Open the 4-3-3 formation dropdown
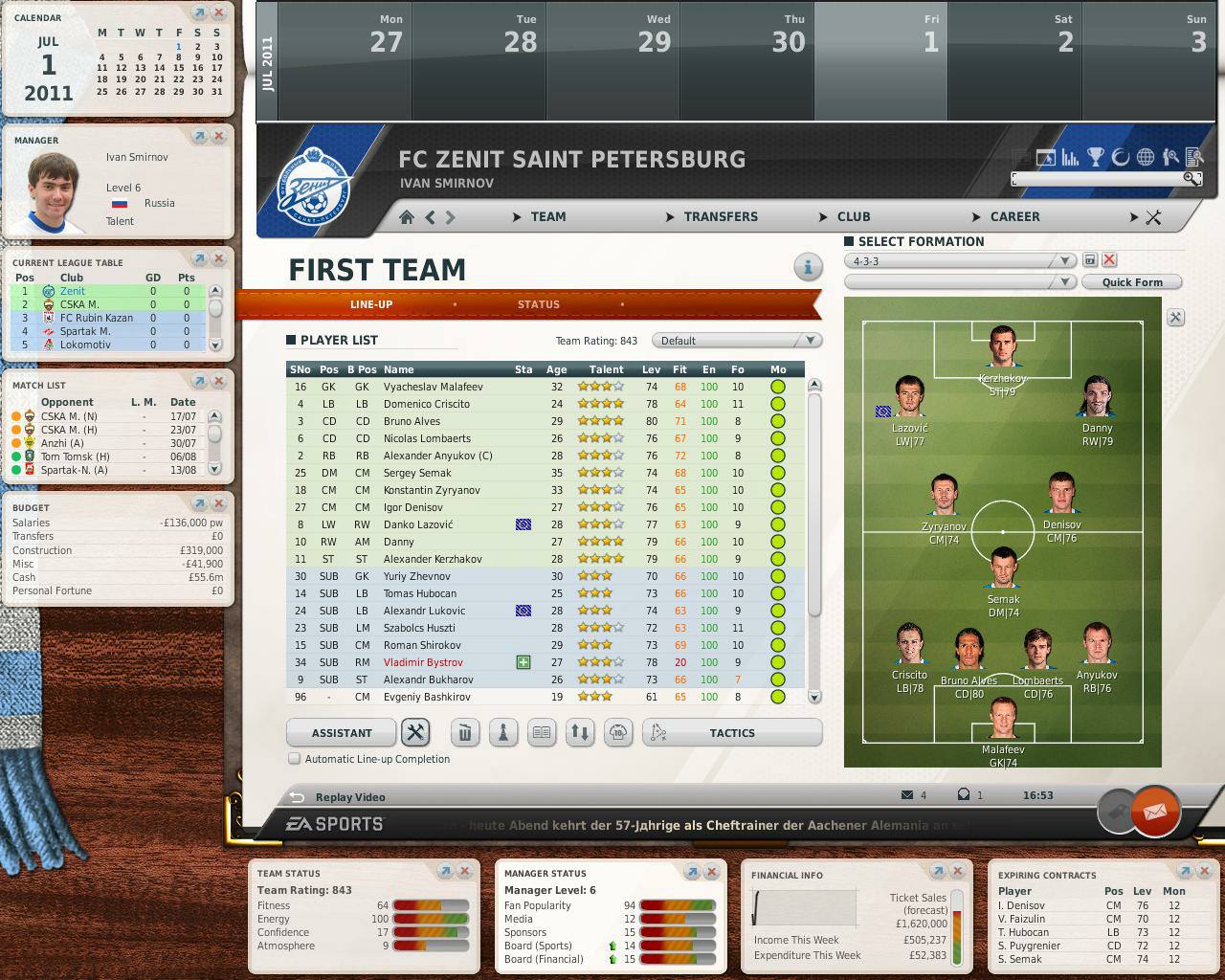The image size is (1225, 980). [x=961, y=260]
